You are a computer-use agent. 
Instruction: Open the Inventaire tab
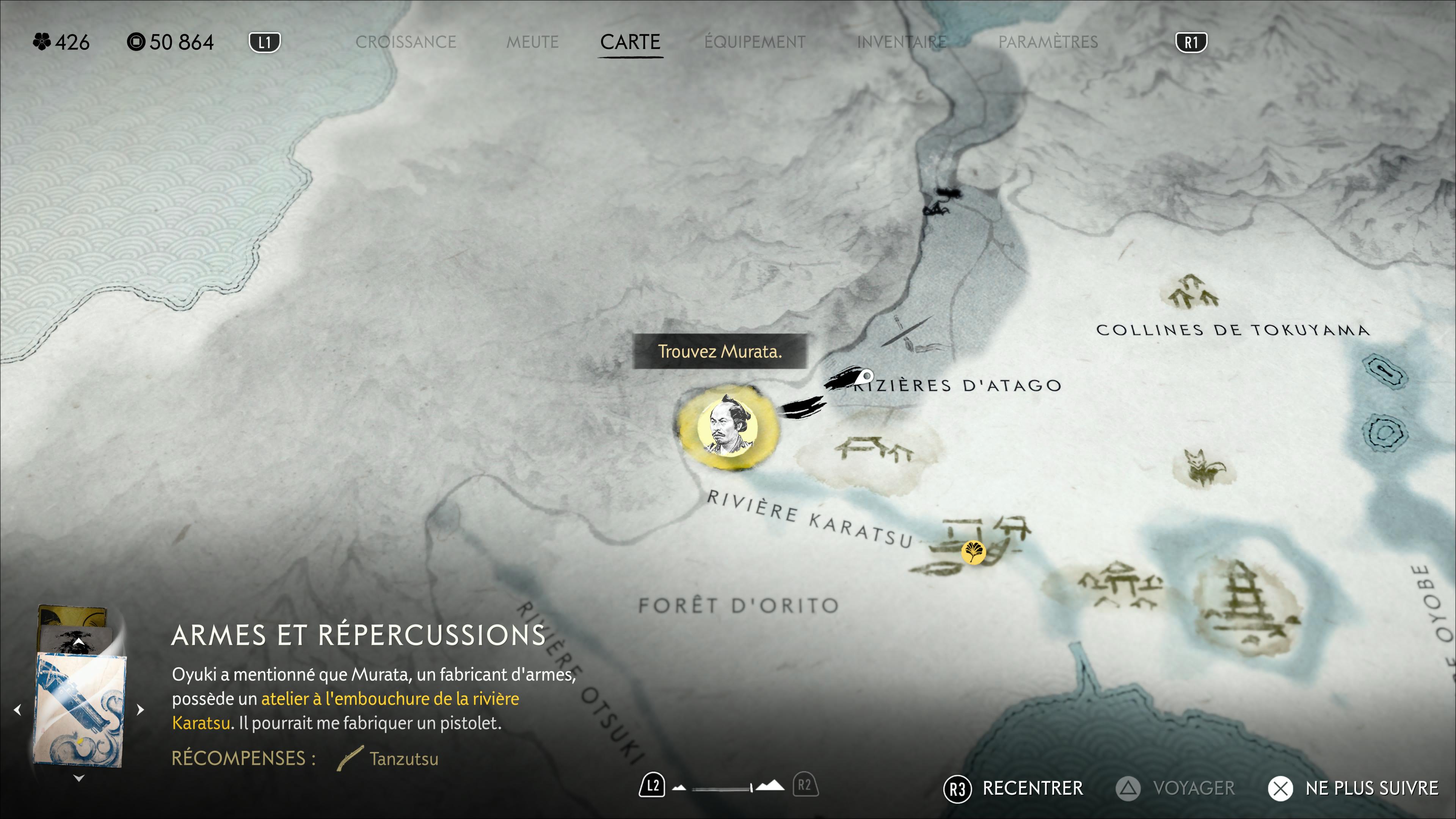(902, 42)
